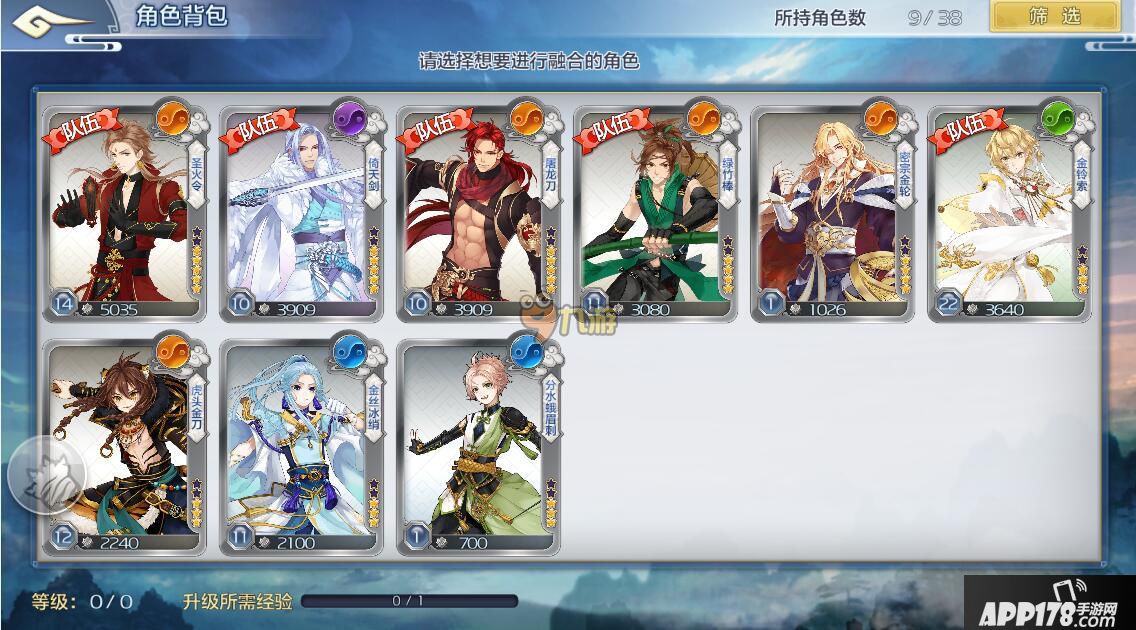Pick the 虎头金刀 character card
This screenshot has width=1136, height=630.
click(124, 447)
